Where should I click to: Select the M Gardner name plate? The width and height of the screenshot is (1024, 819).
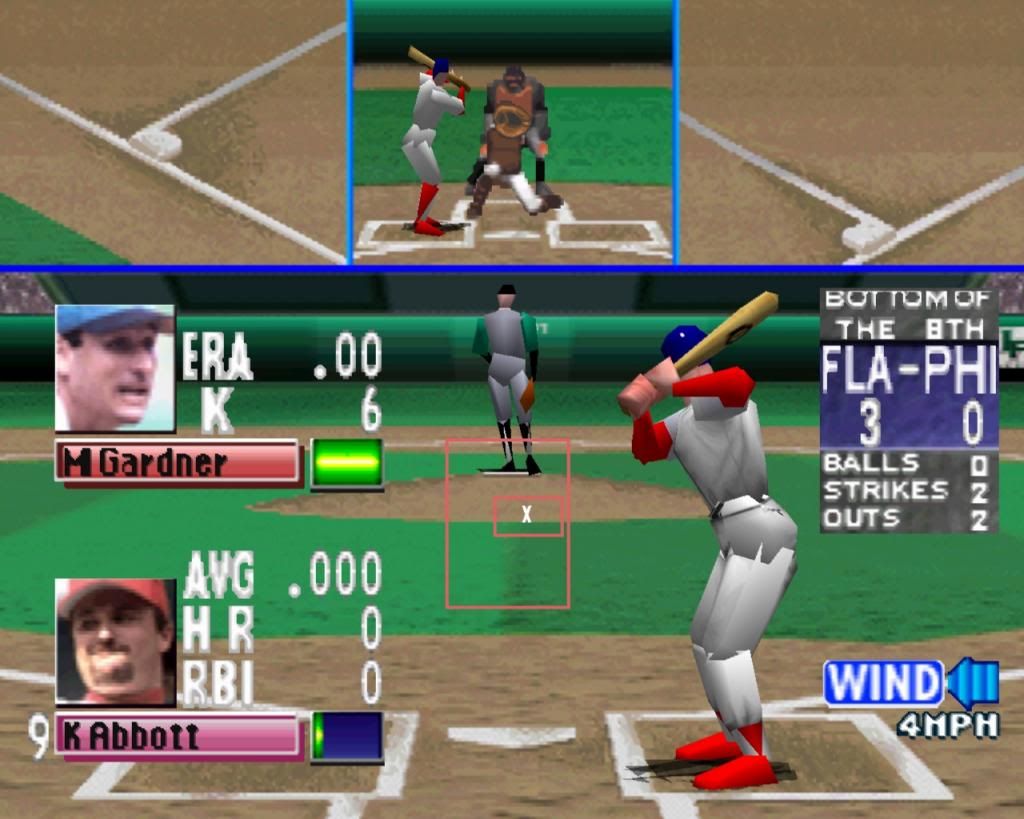point(178,463)
